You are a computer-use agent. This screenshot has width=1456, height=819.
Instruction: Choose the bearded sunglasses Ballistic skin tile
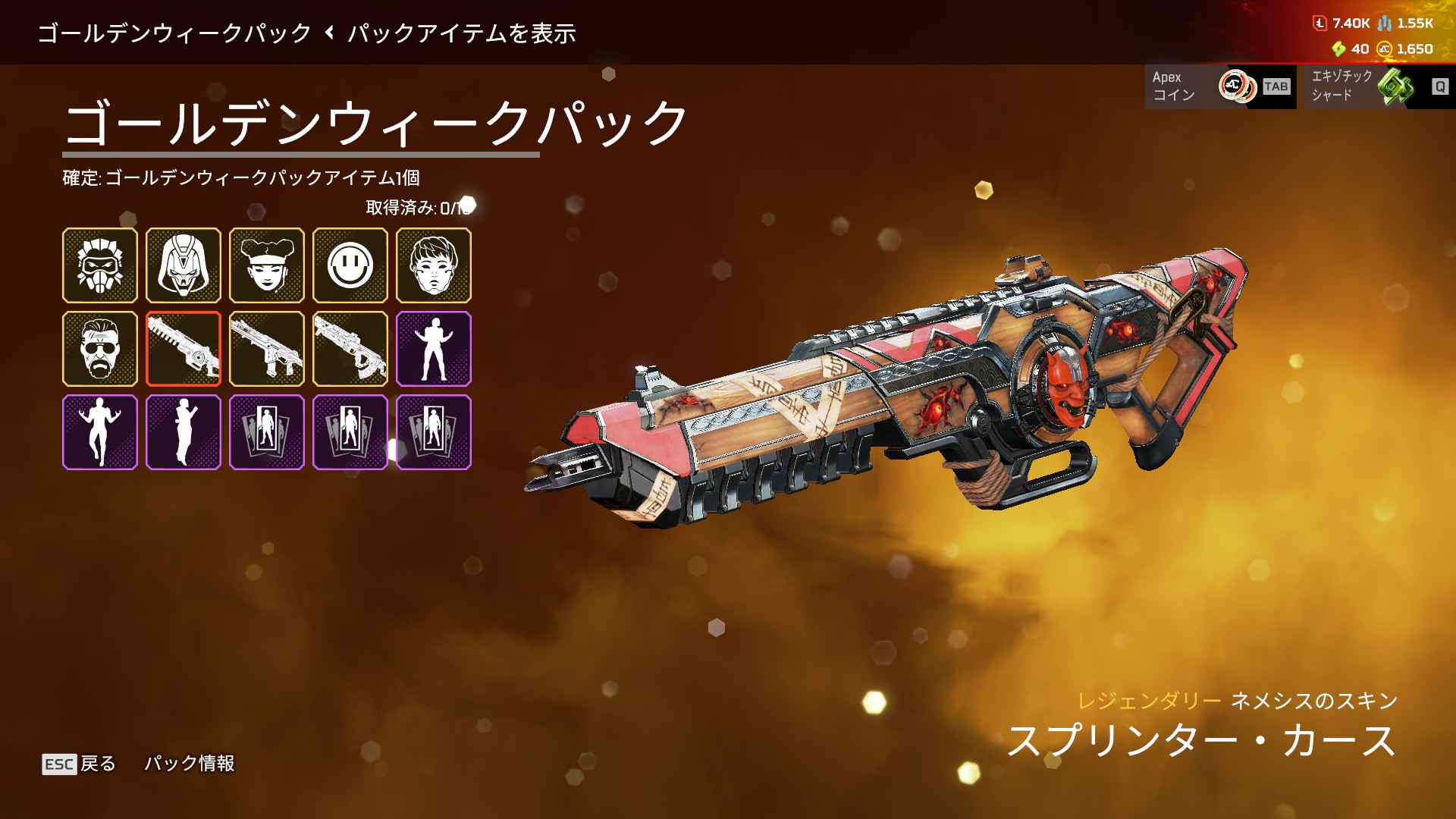tap(100, 349)
